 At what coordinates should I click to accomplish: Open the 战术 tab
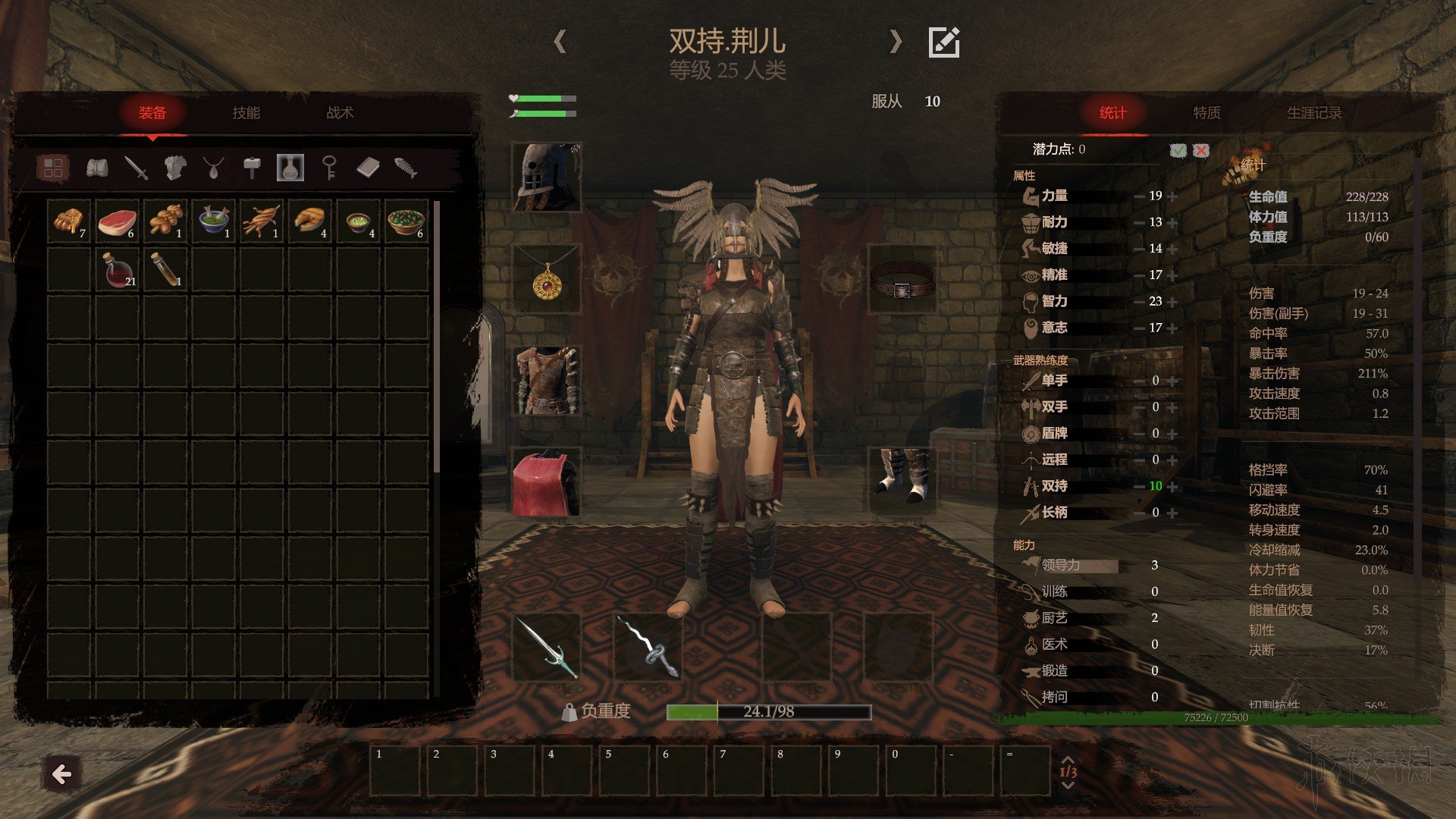coord(340,113)
